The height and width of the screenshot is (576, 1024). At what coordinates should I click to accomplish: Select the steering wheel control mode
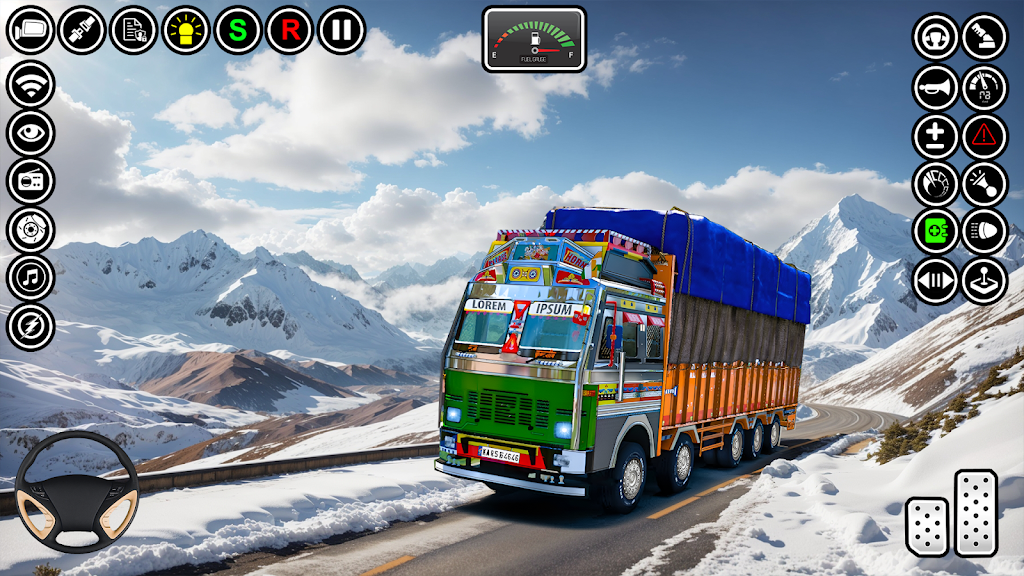[x=936, y=37]
